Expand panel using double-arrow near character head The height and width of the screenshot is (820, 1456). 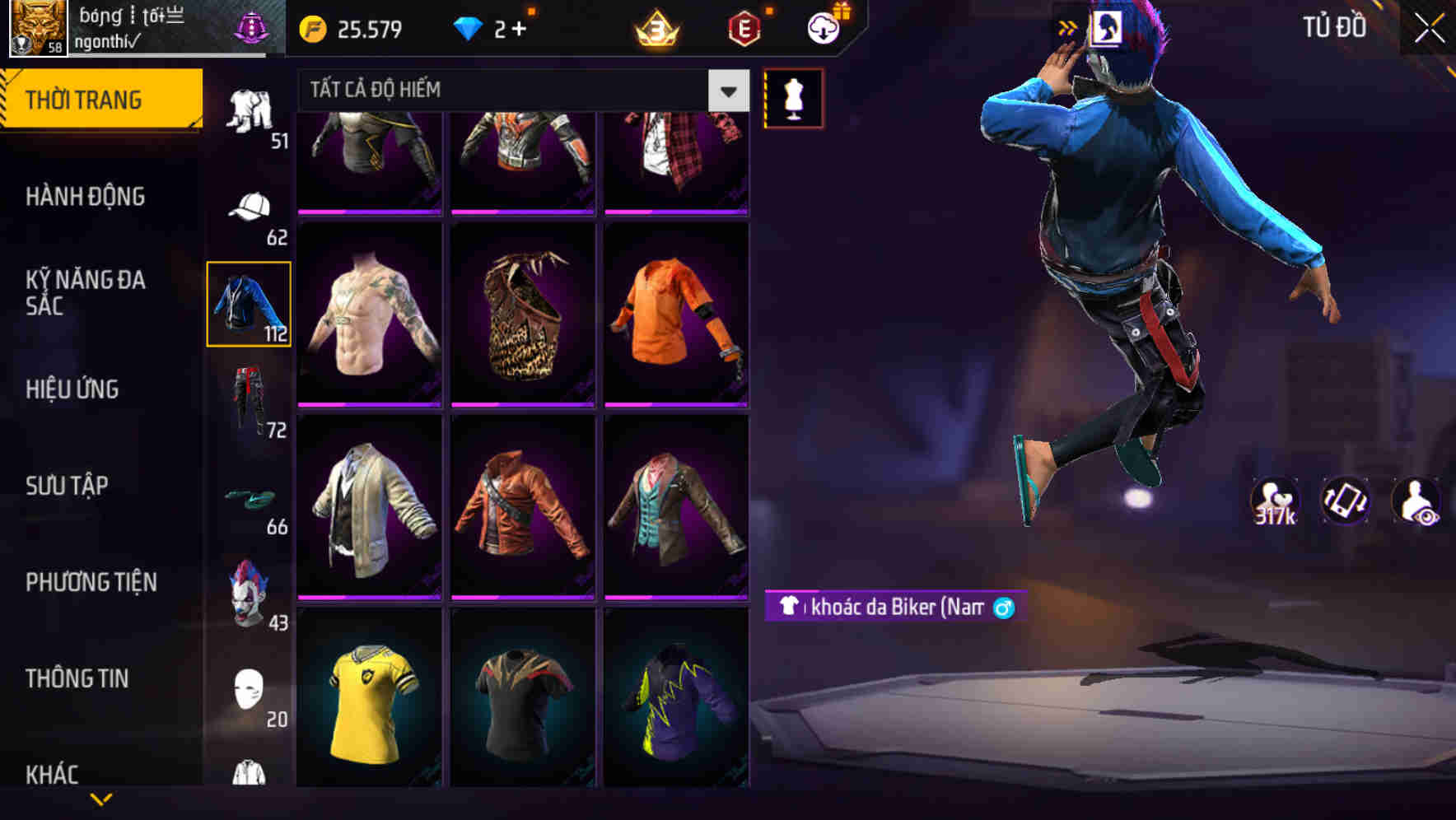(x=1068, y=26)
